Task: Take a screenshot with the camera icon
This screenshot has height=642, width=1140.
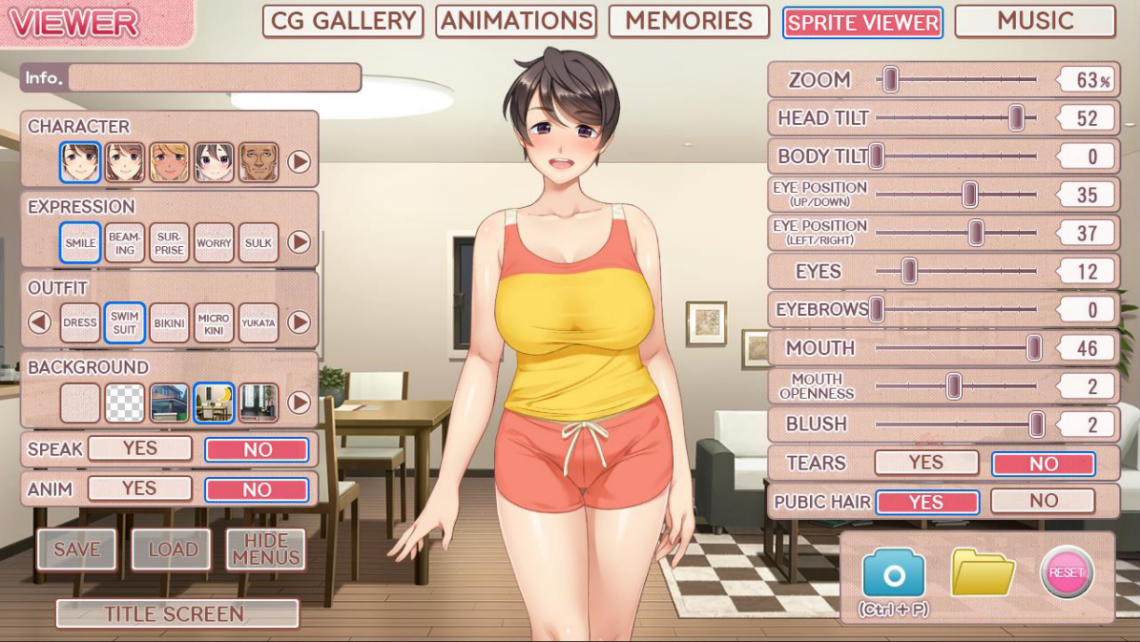Action: point(893,574)
